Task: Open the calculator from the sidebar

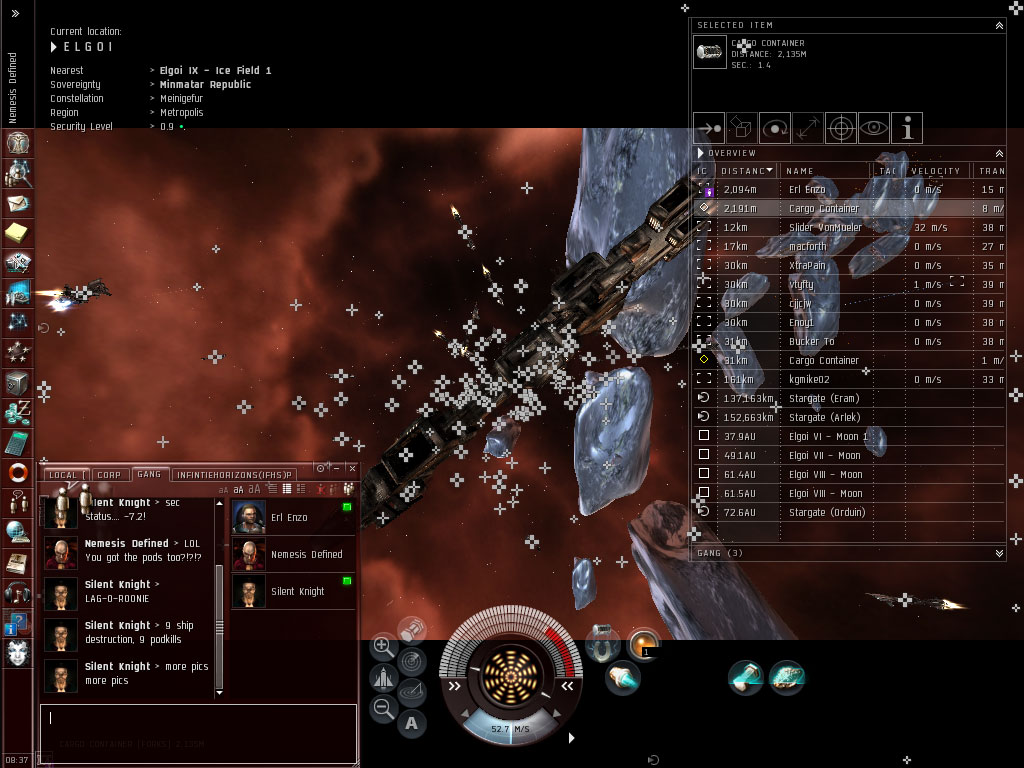Action: [x=17, y=441]
